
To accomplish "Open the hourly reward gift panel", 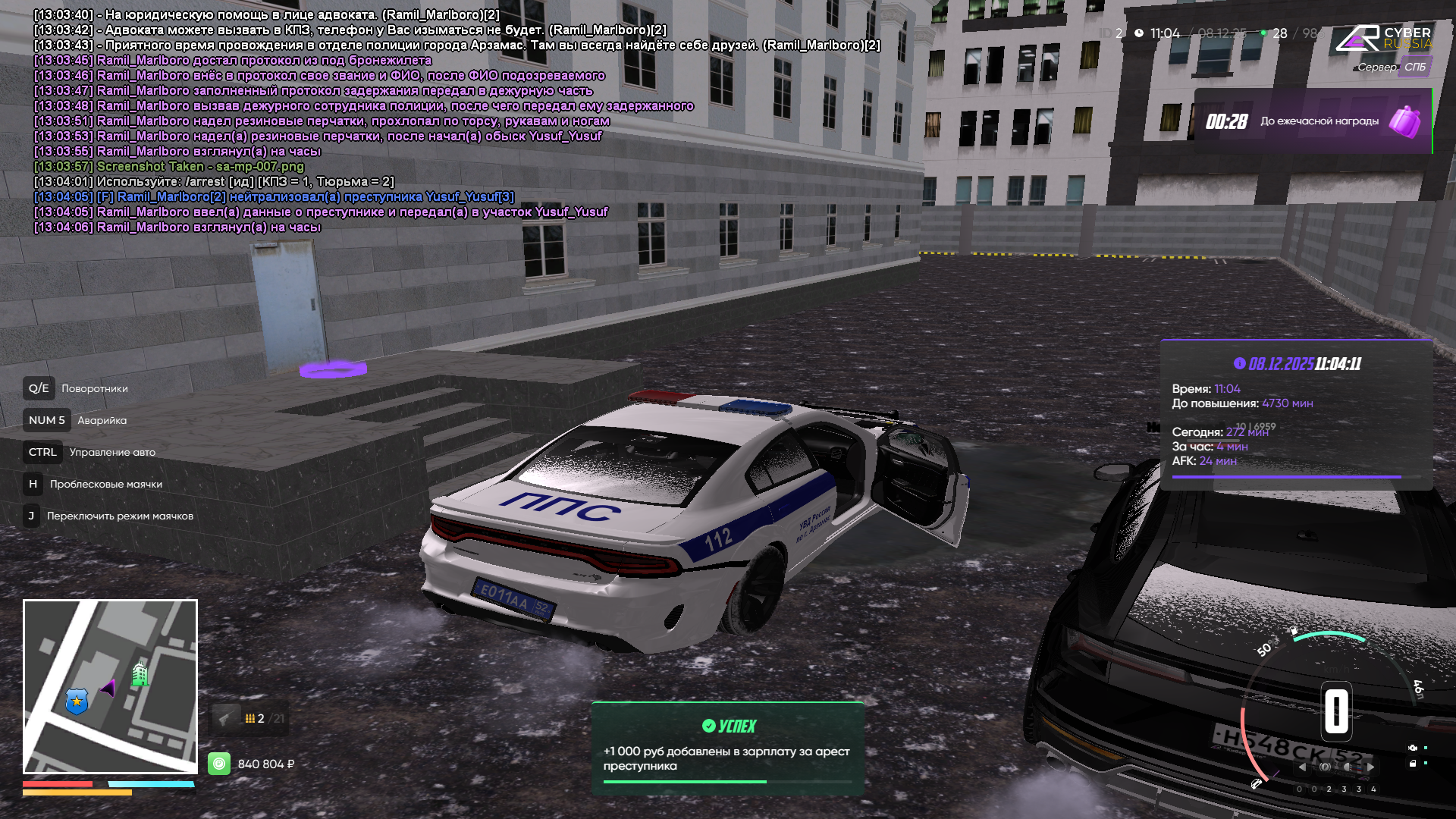I will click(x=1312, y=121).
